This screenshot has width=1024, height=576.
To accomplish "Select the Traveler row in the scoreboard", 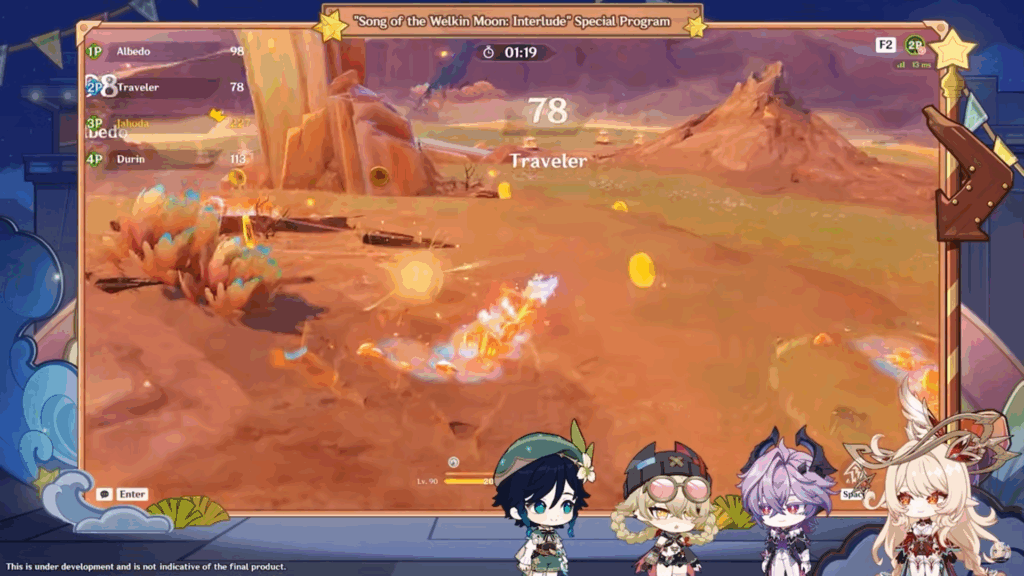I will point(165,87).
